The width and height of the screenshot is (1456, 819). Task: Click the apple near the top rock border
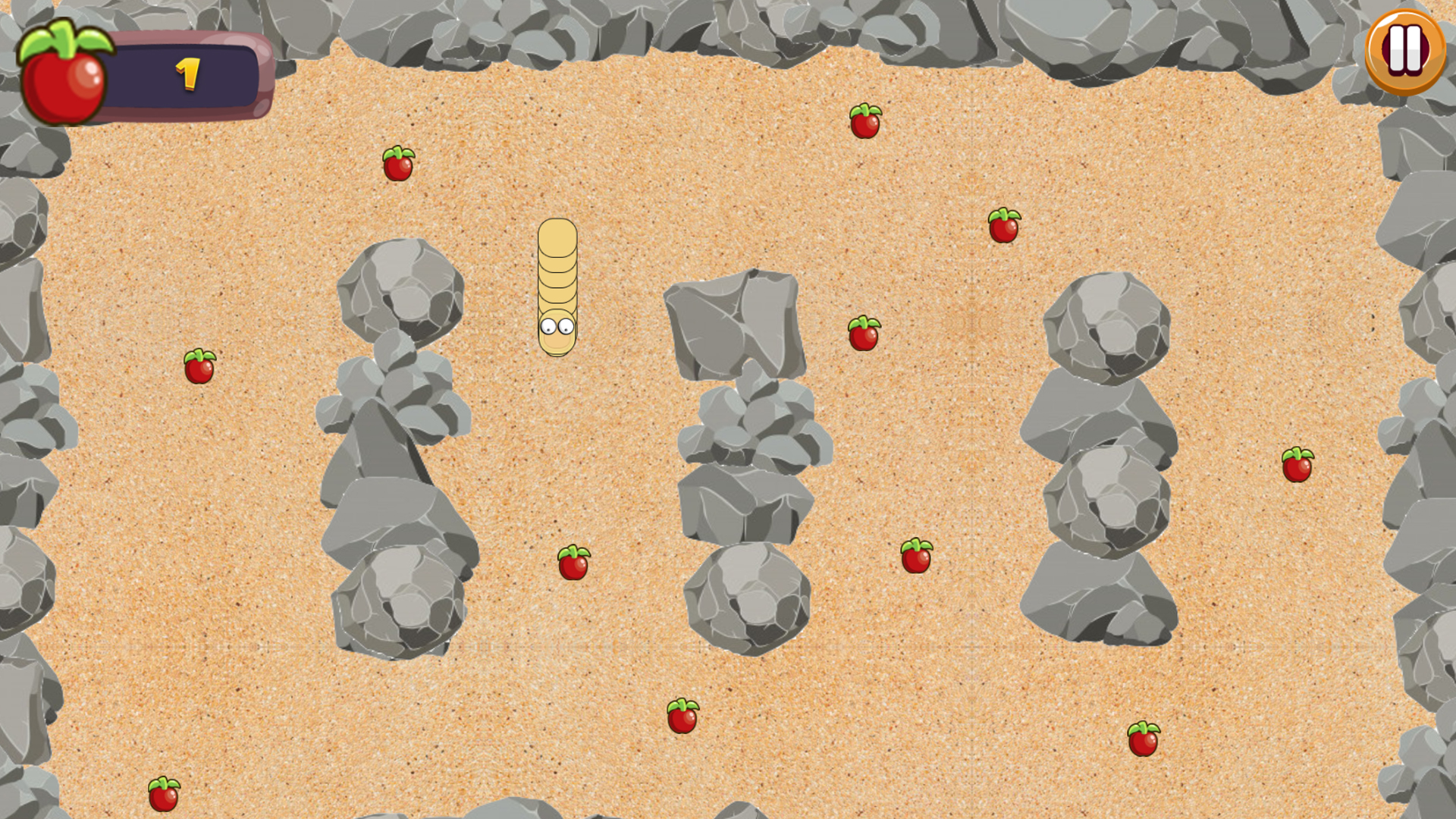pos(865,119)
